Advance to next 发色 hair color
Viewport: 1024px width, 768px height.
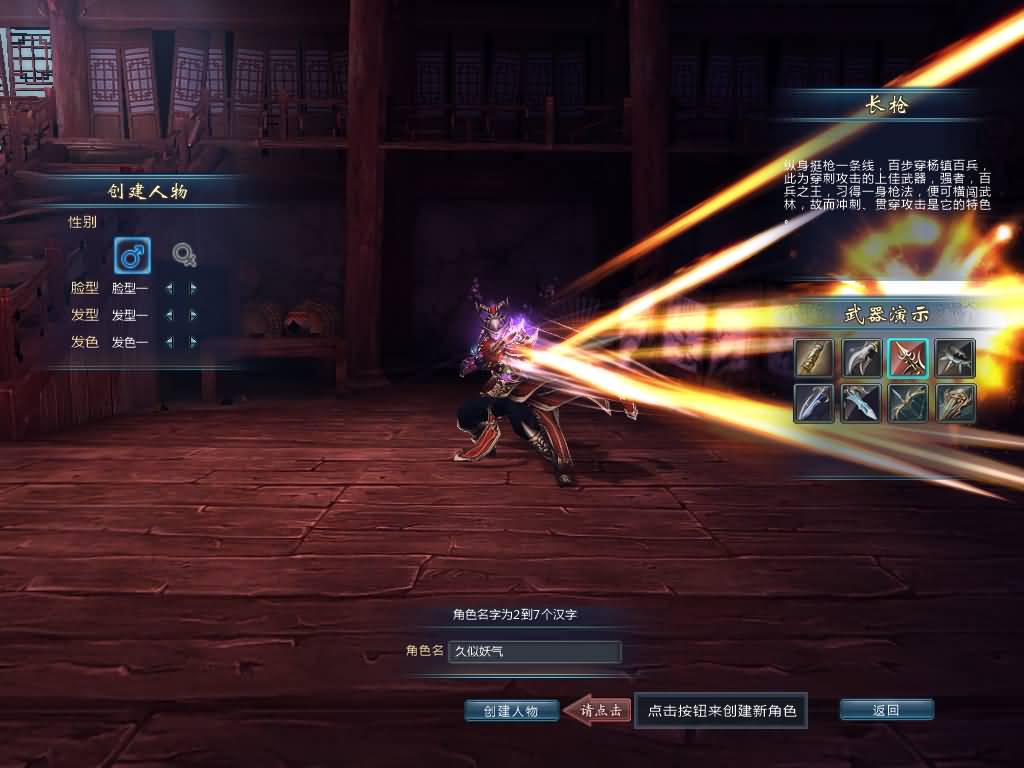click(193, 342)
